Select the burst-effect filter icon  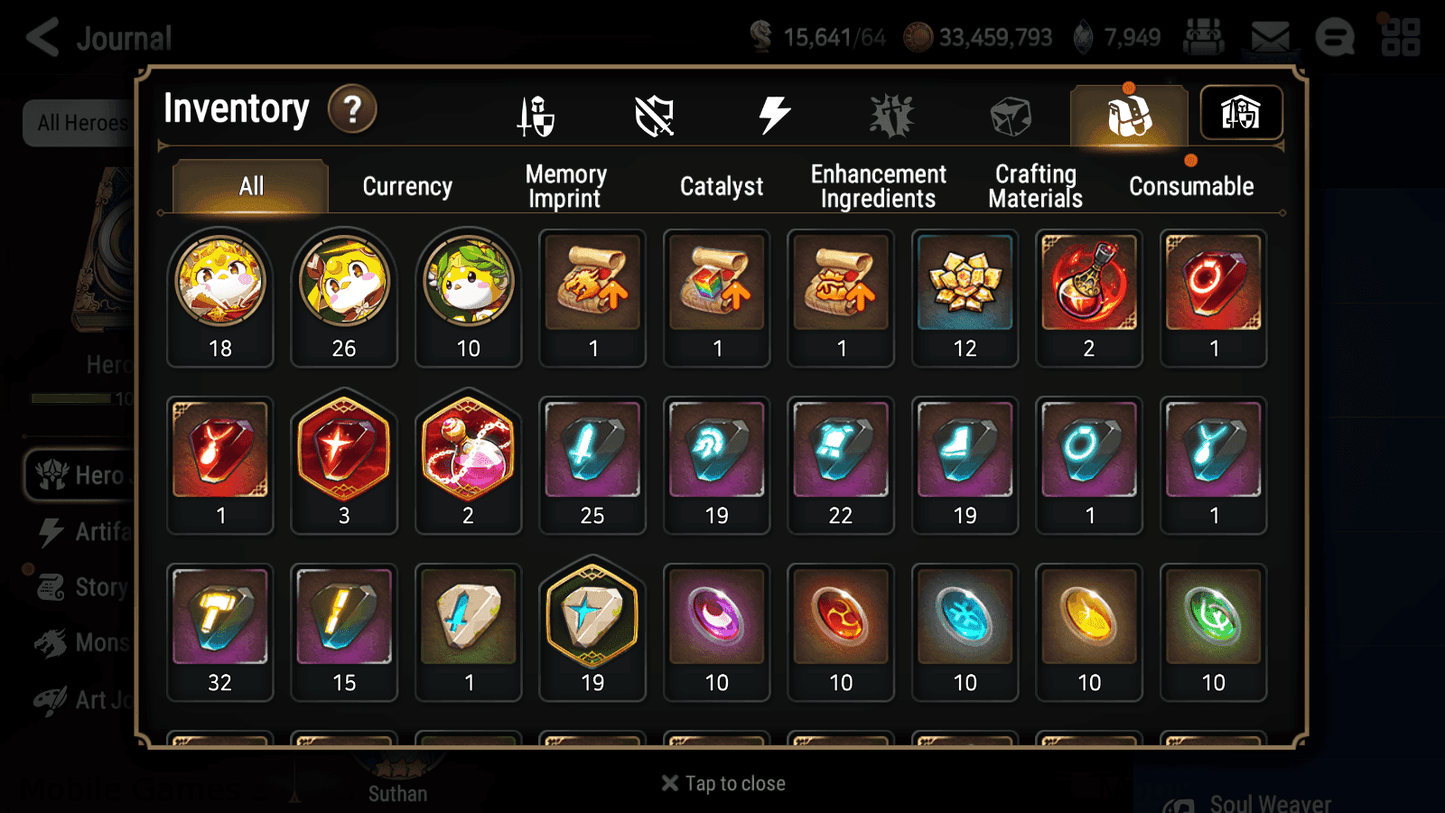[891, 114]
